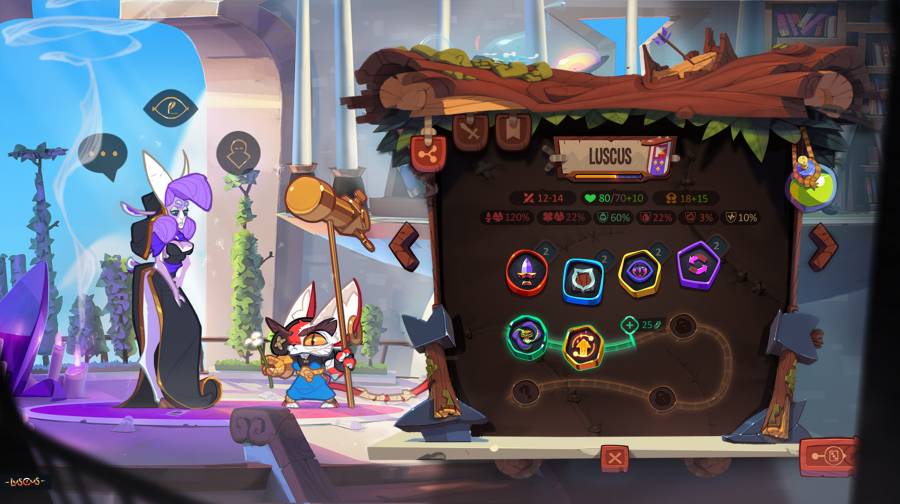Screen dimensions: 900x504
Task: Open the green potion flask
Action: tap(809, 186)
